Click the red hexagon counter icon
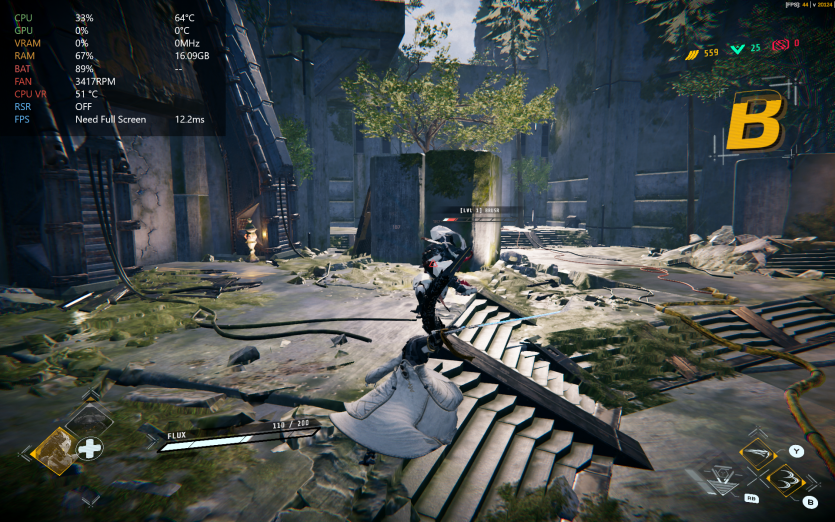Viewport: 835px width, 522px height. (780, 44)
